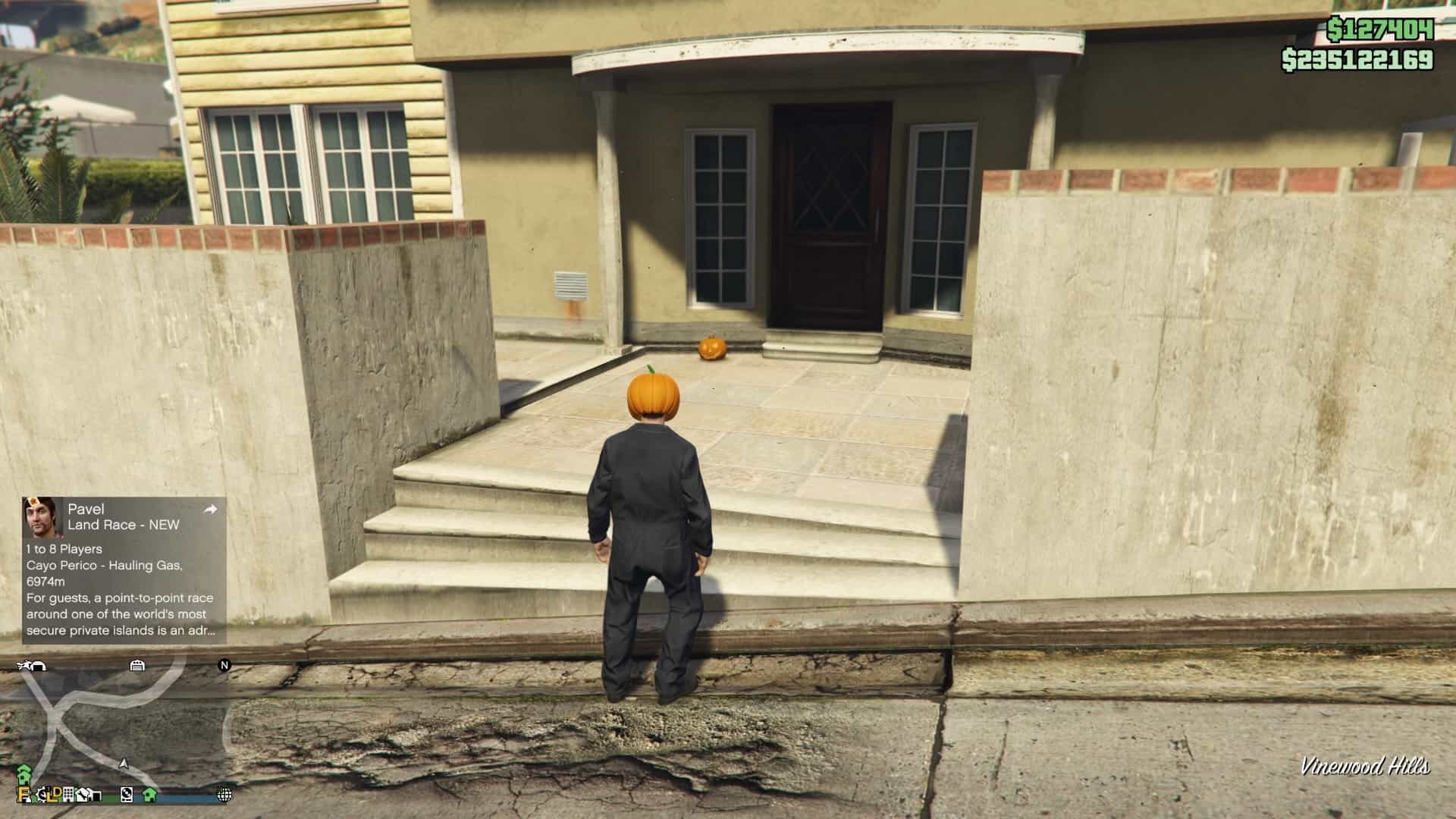Select the yellow F blip on minimap
Image resolution: width=1456 pixels, height=819 pixels.
24,794
